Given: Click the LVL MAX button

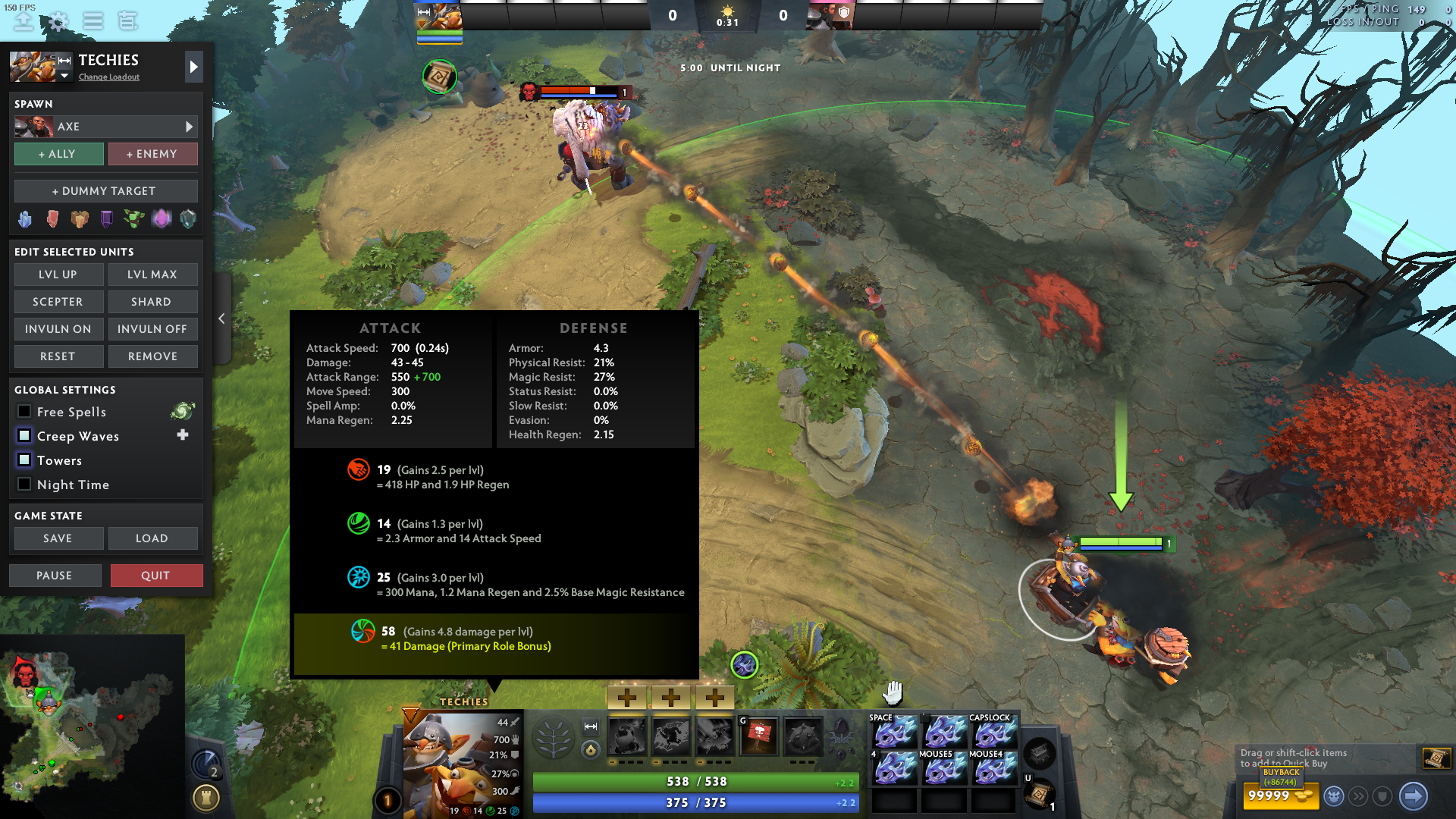Looking at the screenshot, I should (x=152, y=275).
